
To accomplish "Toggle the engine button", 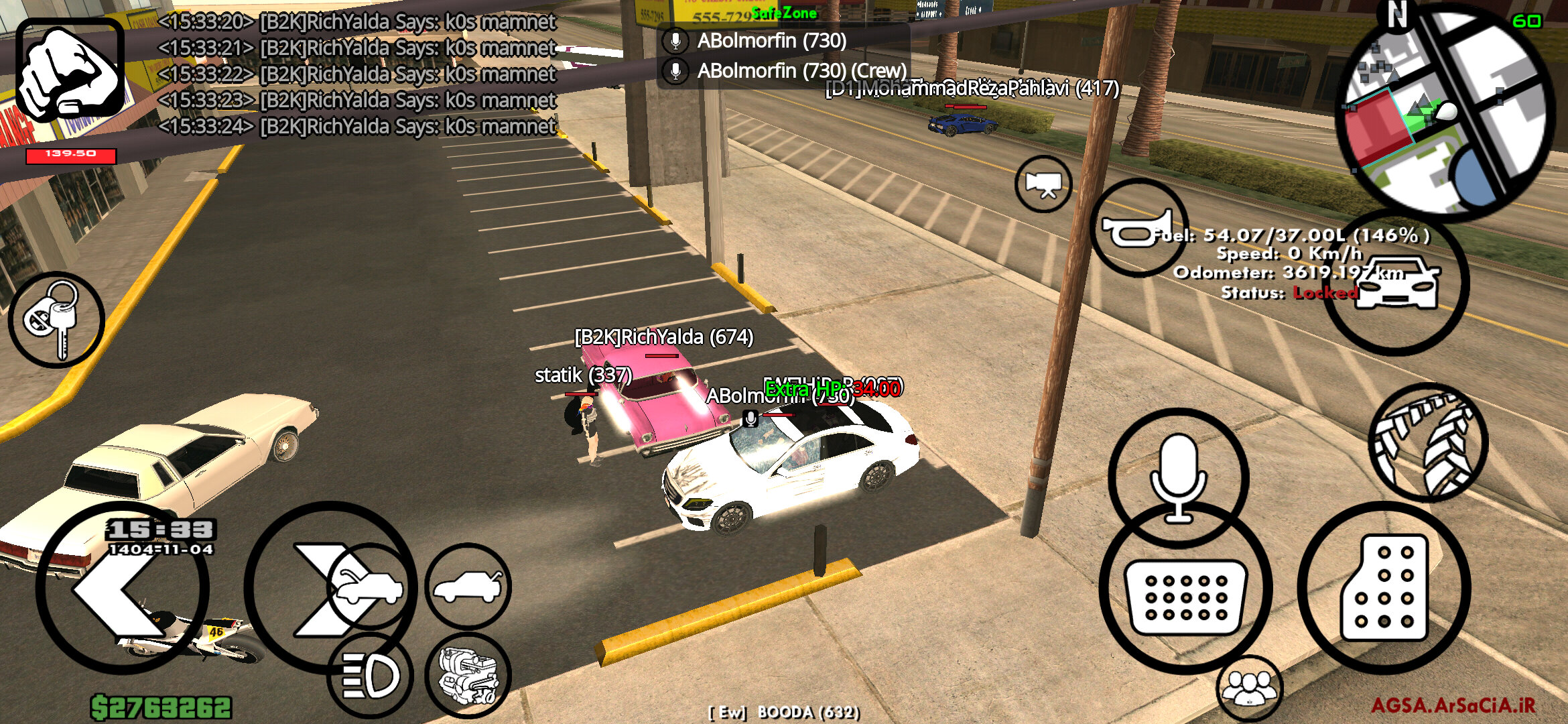I will point(468,675).
